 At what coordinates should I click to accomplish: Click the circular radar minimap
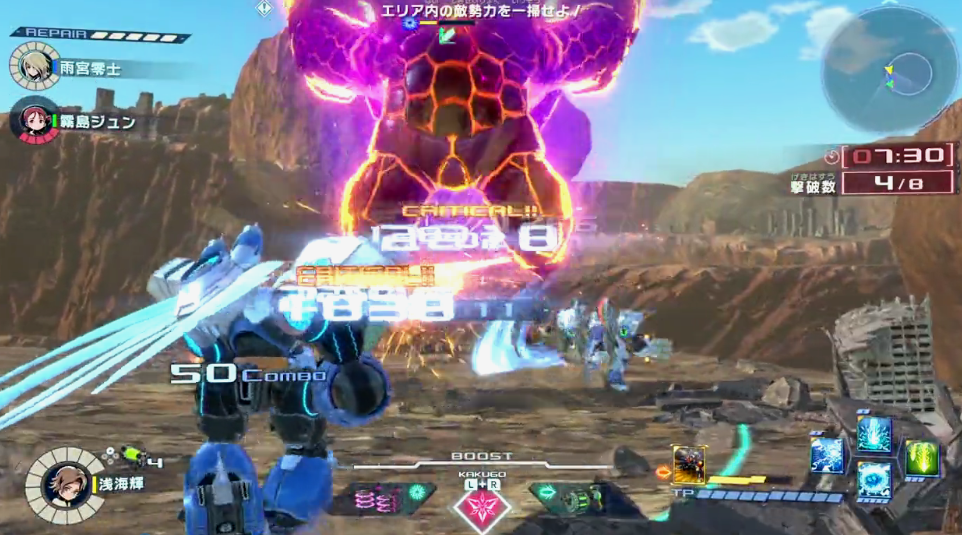tap(891, 70)
